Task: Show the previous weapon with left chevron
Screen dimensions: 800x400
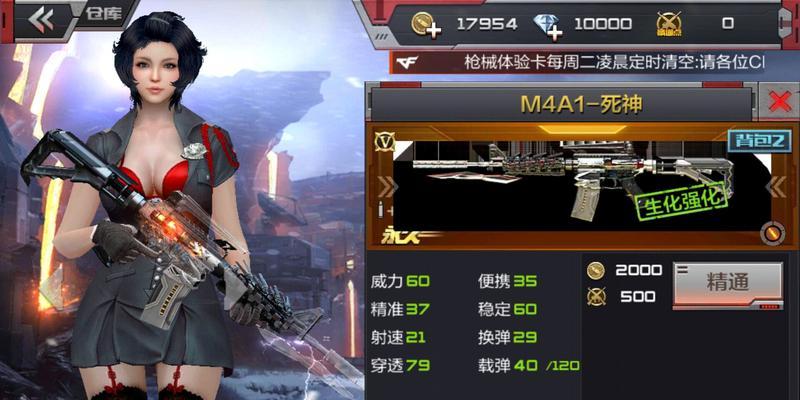Action: coord(385,187)
